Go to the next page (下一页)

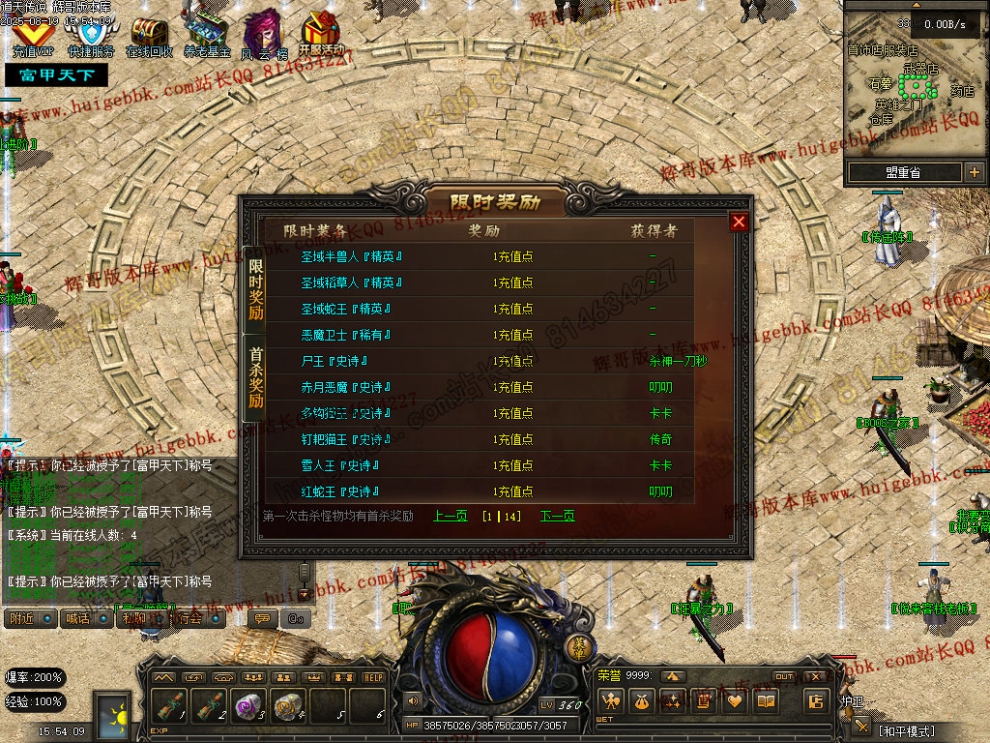tap(557, 516)
